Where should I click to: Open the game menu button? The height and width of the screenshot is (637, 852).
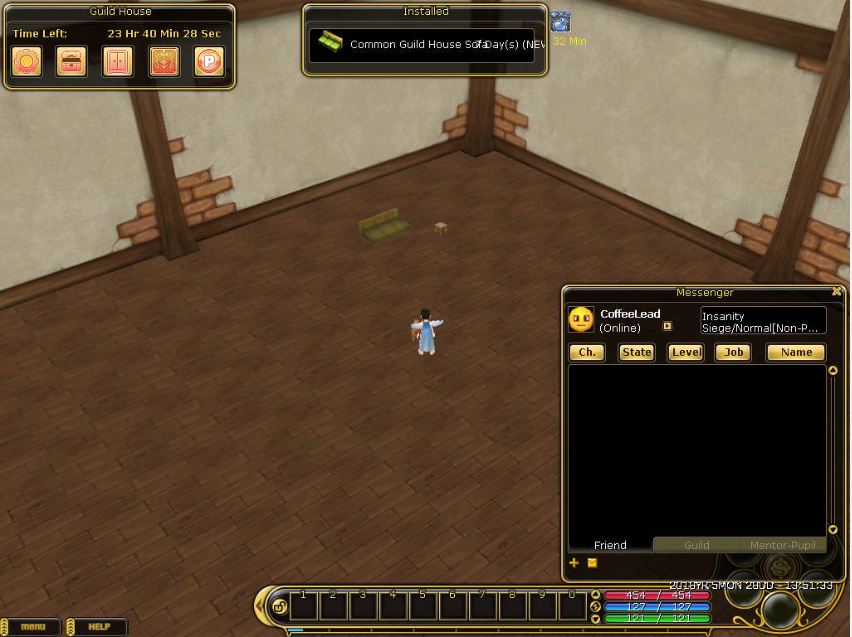[x=32, y=627]
